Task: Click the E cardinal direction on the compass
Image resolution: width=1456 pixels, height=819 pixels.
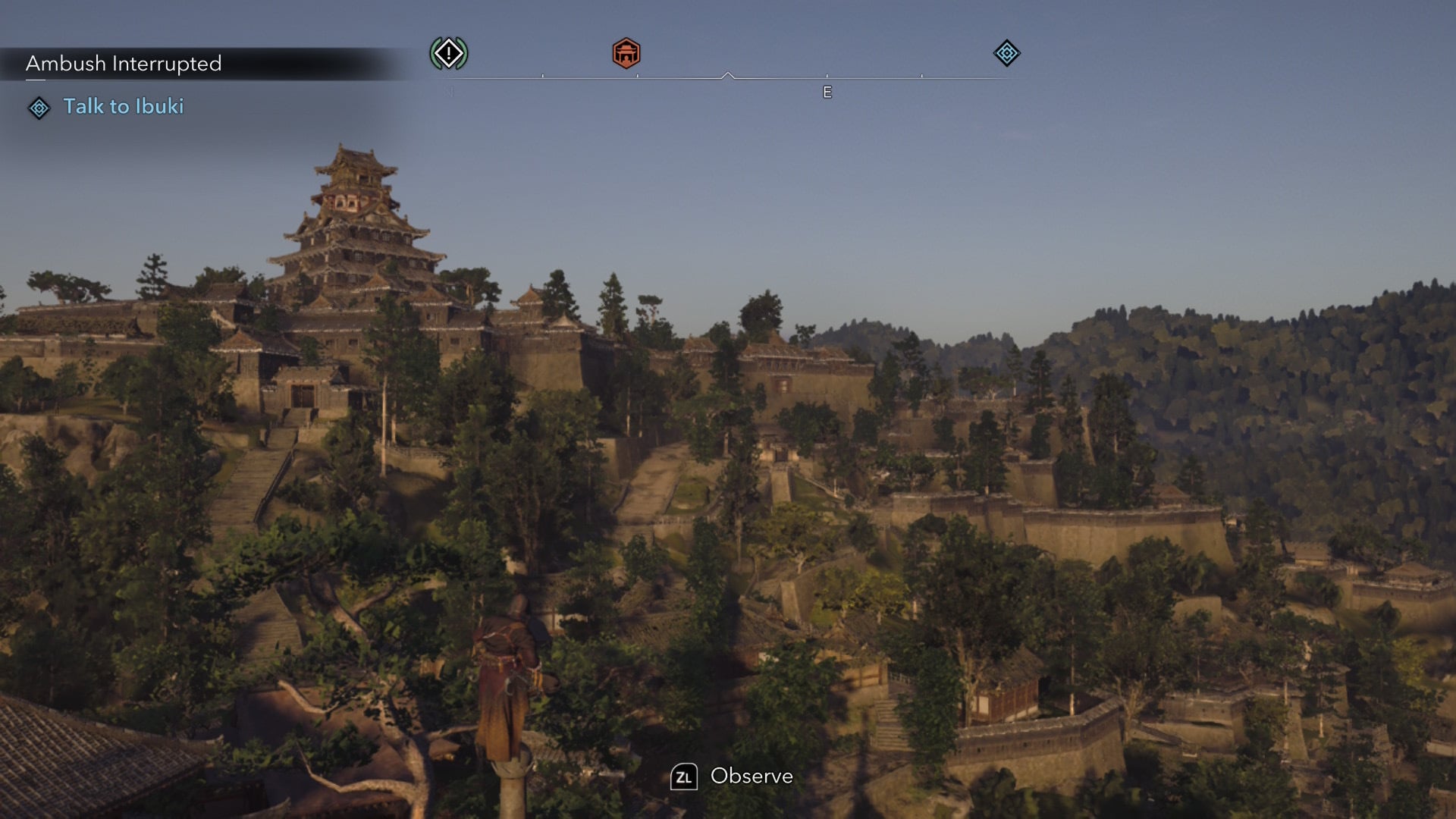Action: pos(827,93)
